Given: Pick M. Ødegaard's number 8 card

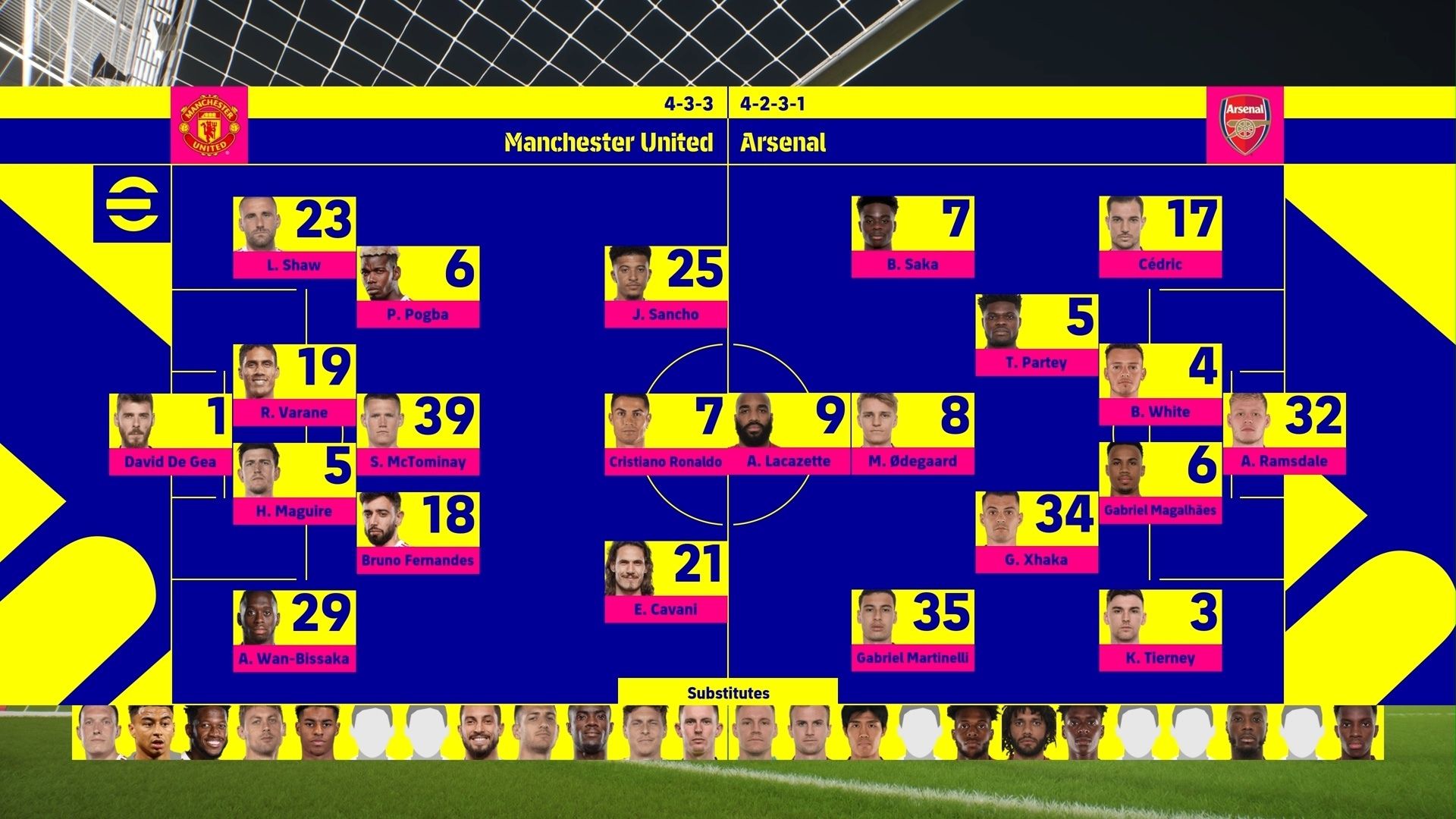Looking at the screenshot, I should coord(912,434).
